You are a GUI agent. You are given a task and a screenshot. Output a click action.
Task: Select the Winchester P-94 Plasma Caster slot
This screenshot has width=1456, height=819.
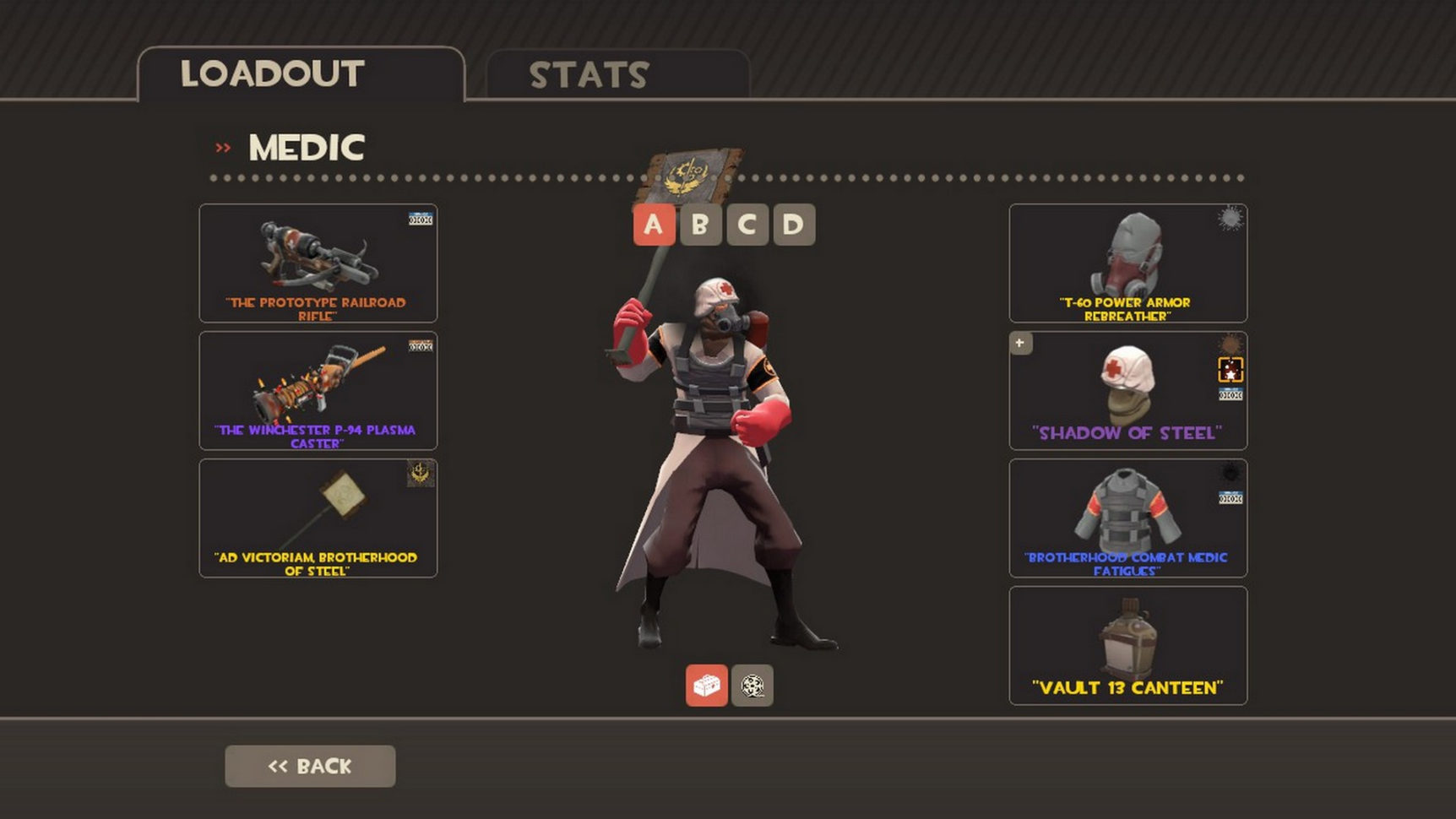[318, 390]
